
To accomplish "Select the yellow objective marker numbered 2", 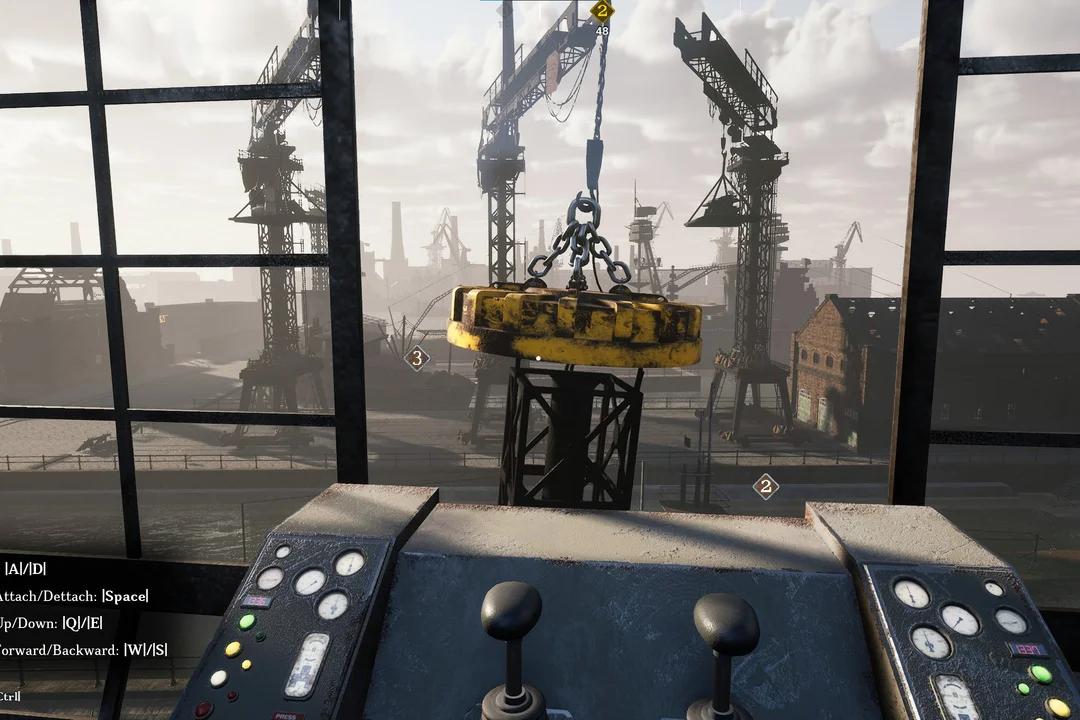I will point(601,12).
